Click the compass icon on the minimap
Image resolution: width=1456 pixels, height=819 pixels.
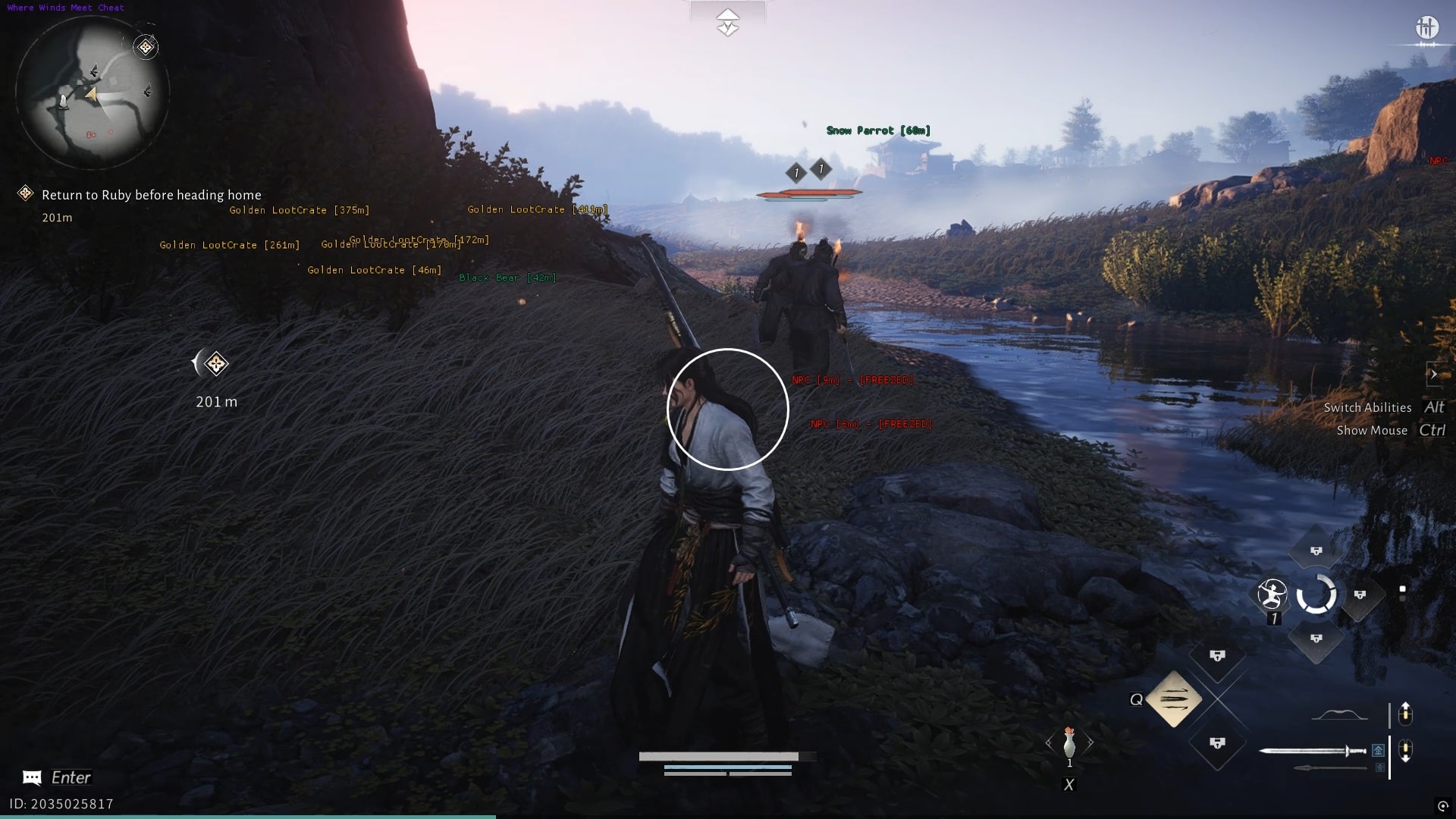145,47
